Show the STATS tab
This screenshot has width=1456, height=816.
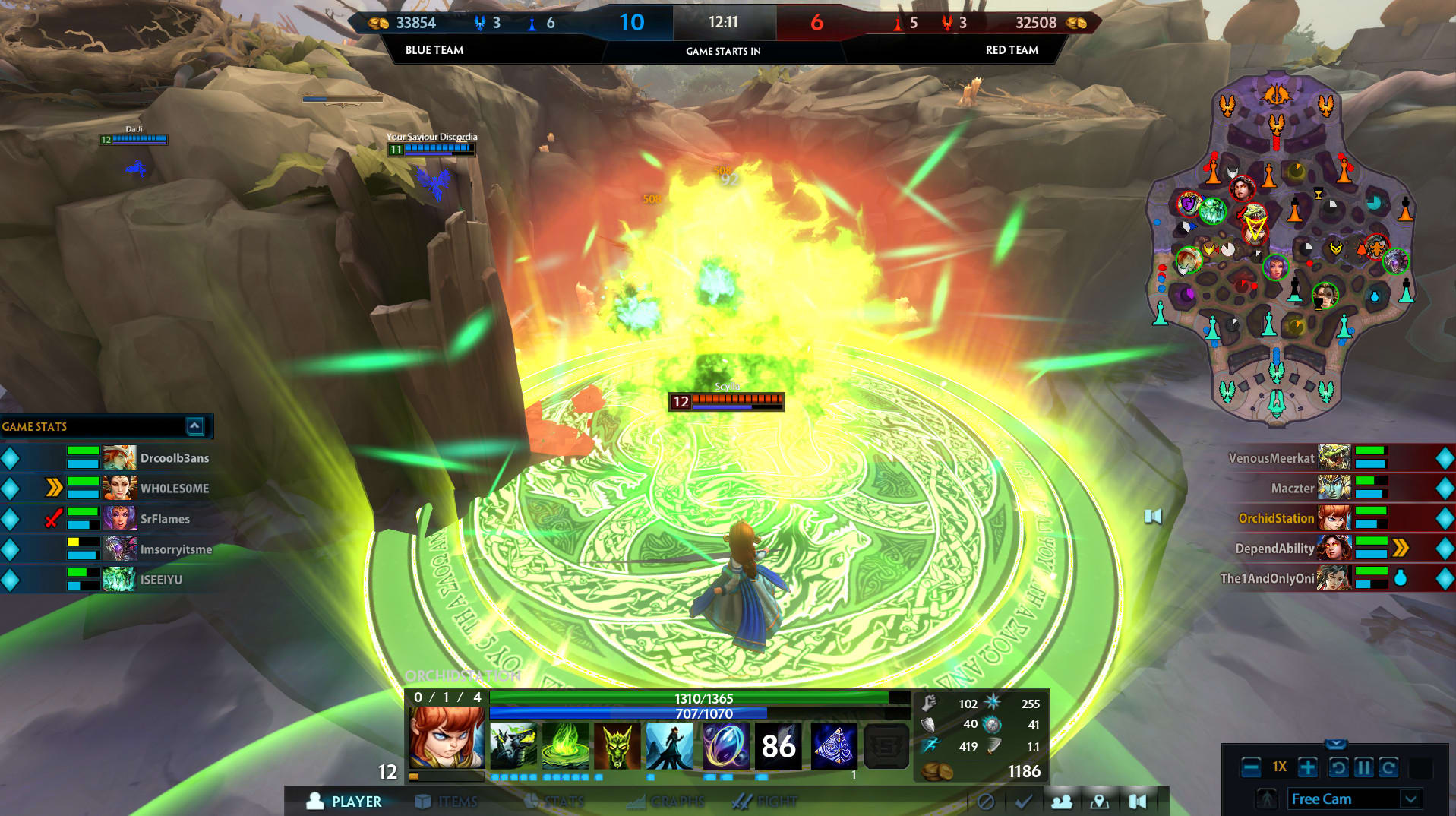pyautogui.click(x=554, y=802)
